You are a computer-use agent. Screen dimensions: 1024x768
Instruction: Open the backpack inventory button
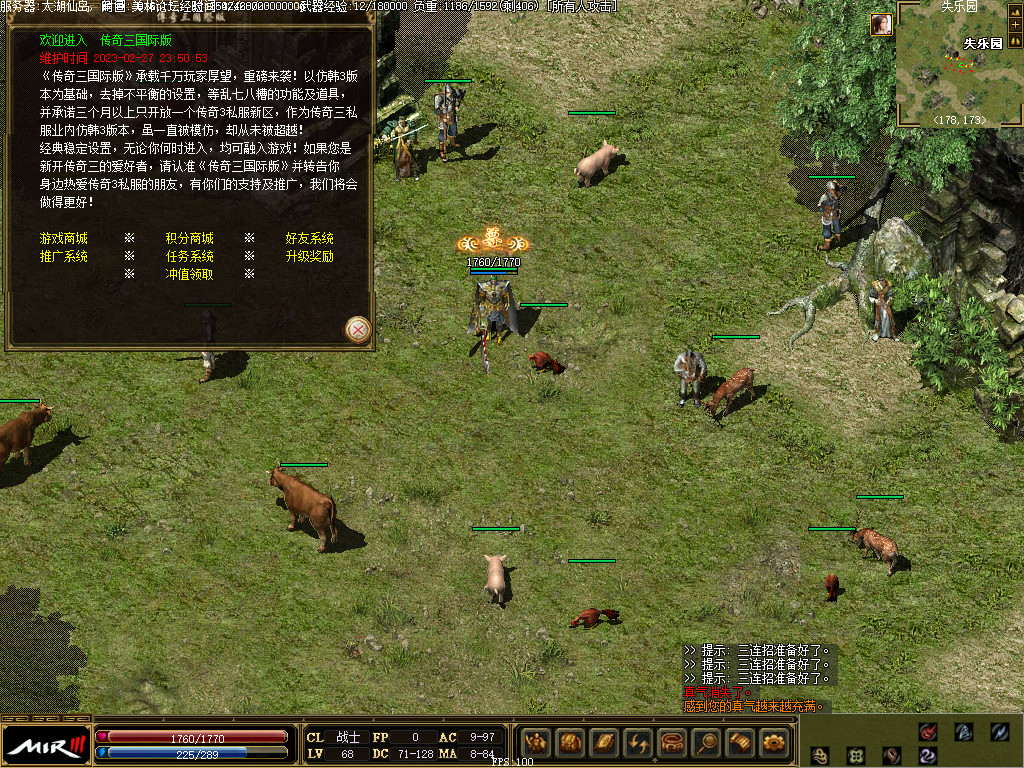pos(571,743)
